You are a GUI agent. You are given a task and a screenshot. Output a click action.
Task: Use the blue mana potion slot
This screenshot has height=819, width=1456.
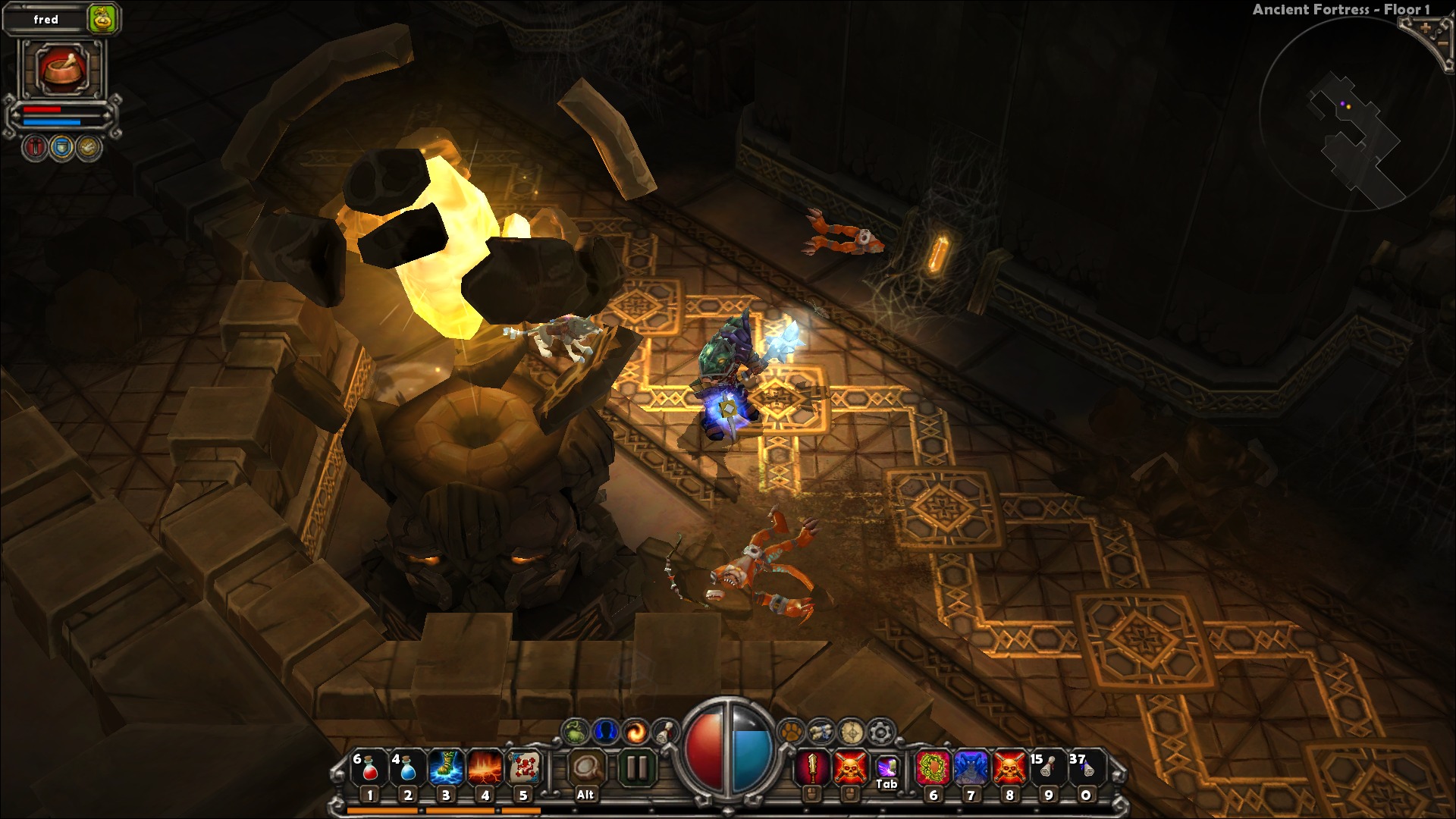click(x=407, y=768)
